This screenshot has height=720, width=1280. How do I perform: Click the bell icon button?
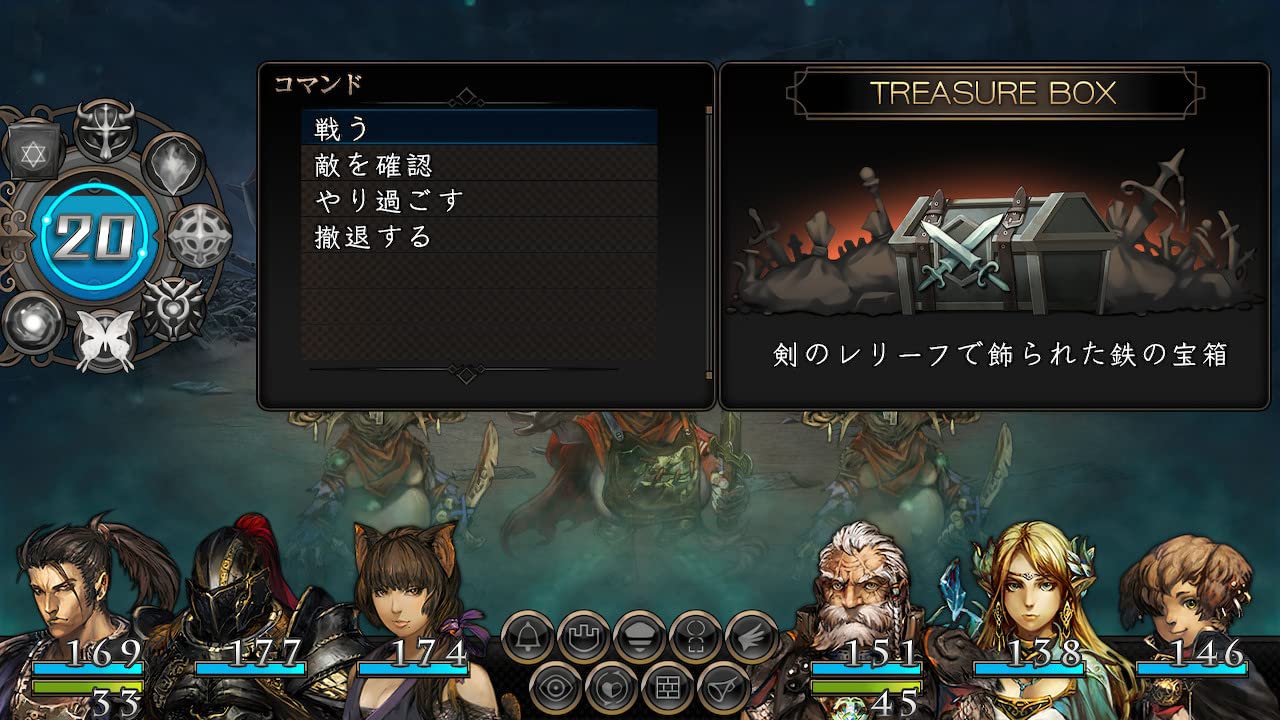[528, 636]
